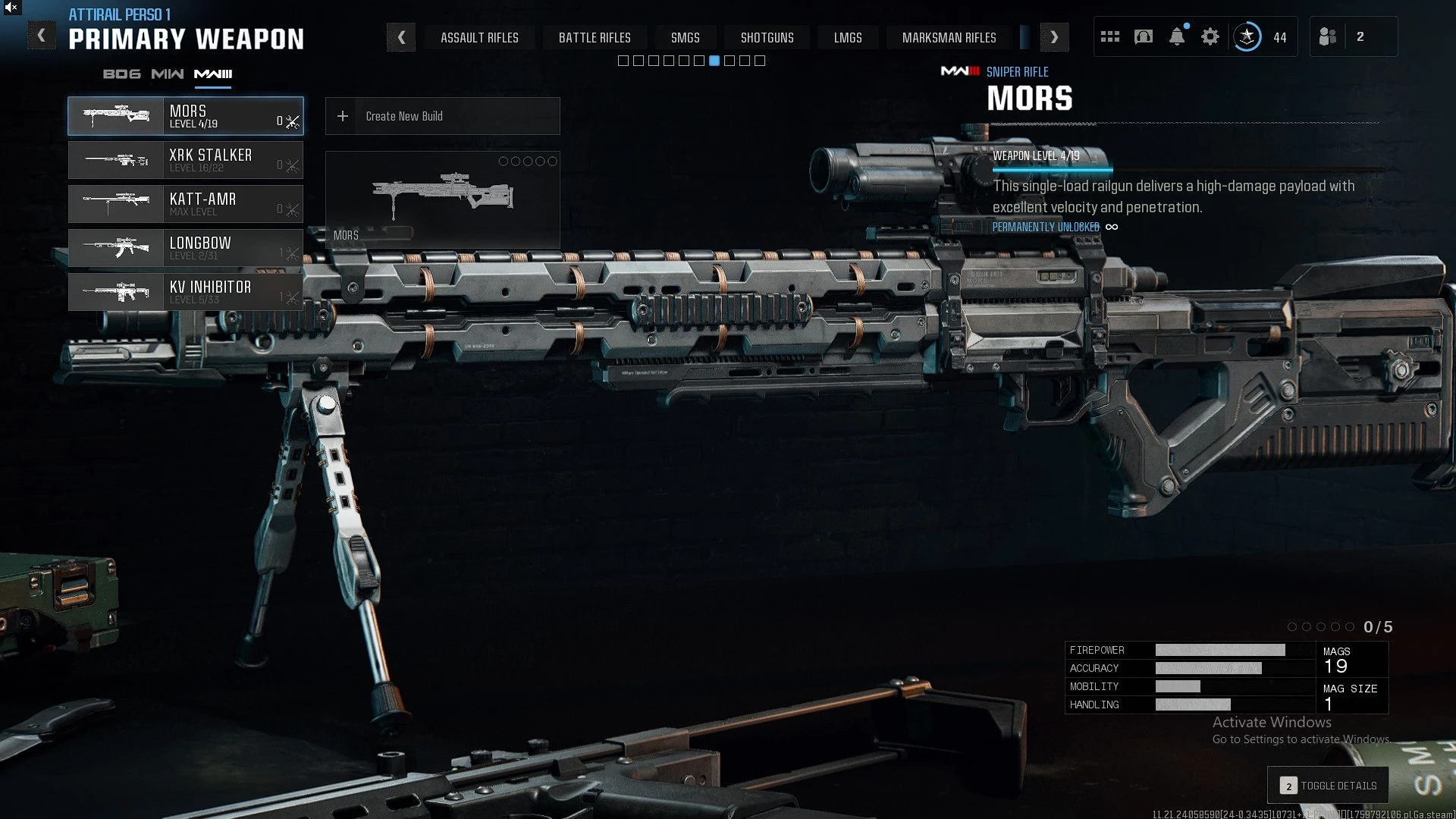Check the notifications bell
The image size is (1456, 819).
coord(1177,36)
